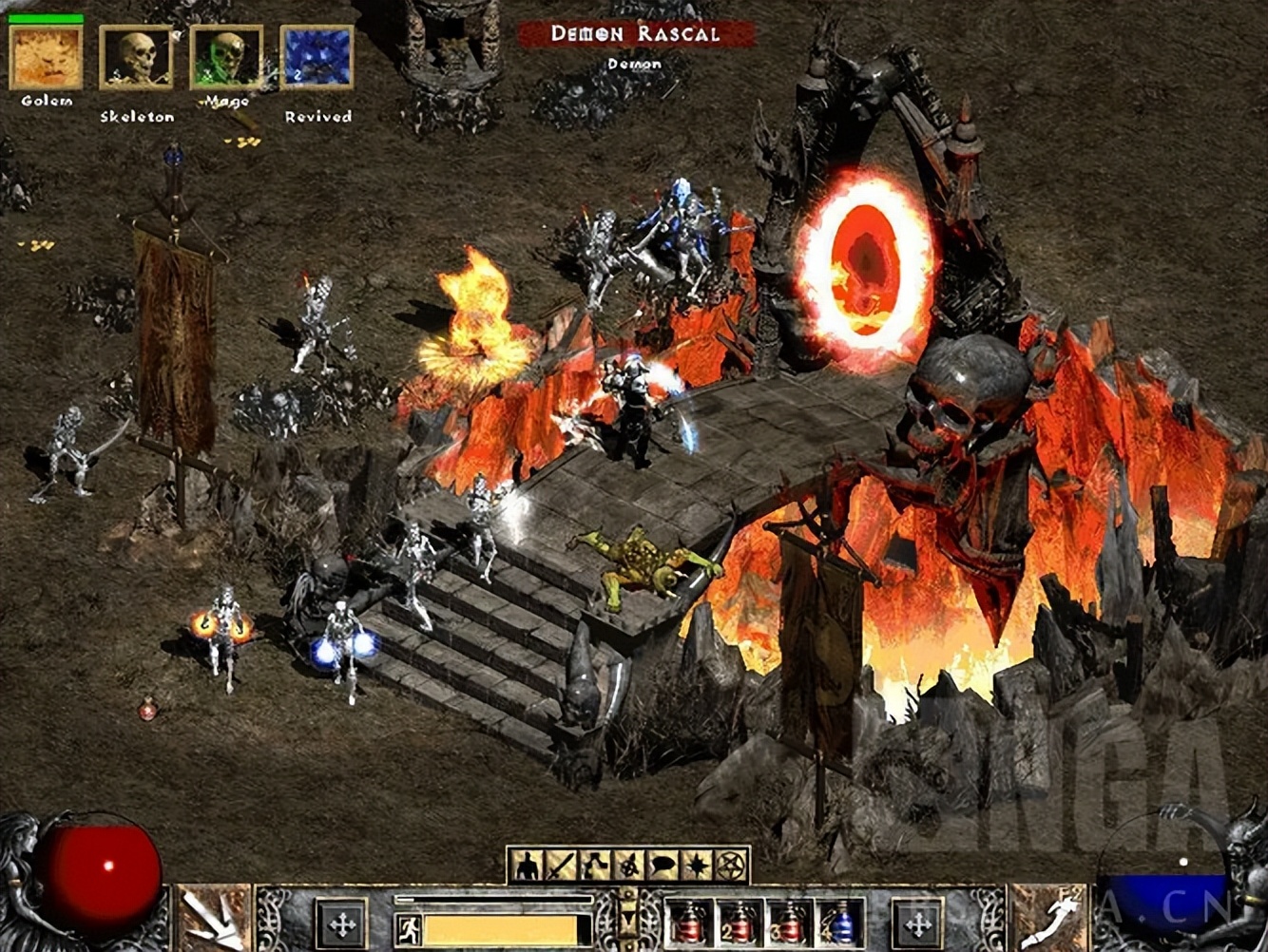Open the game menu pentagram icon
The height and width of the screenshot is (952, 1268).
coord(731,866)
